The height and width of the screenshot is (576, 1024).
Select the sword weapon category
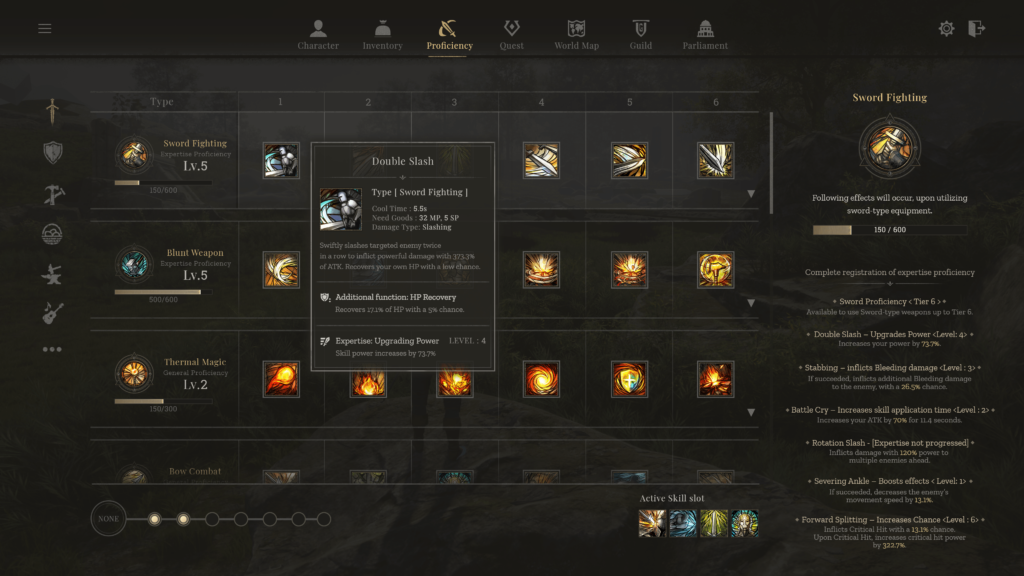click(53, 110)
